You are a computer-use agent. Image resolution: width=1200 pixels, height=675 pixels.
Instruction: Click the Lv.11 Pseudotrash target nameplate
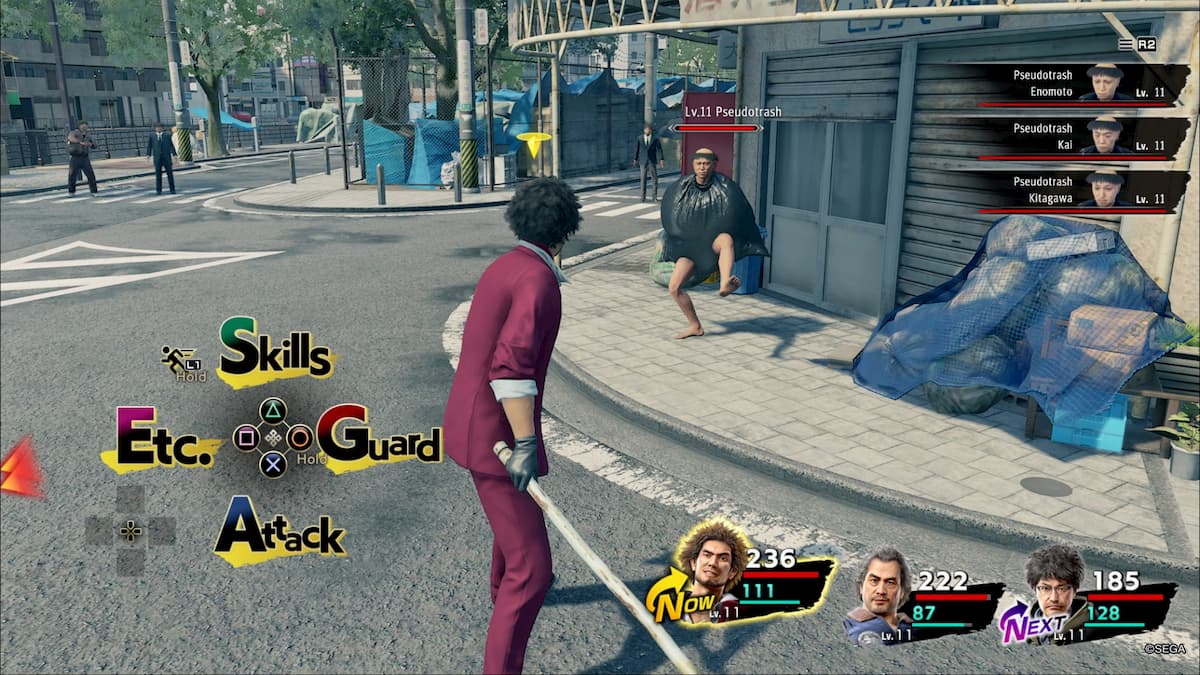click(x=718, y=113)
